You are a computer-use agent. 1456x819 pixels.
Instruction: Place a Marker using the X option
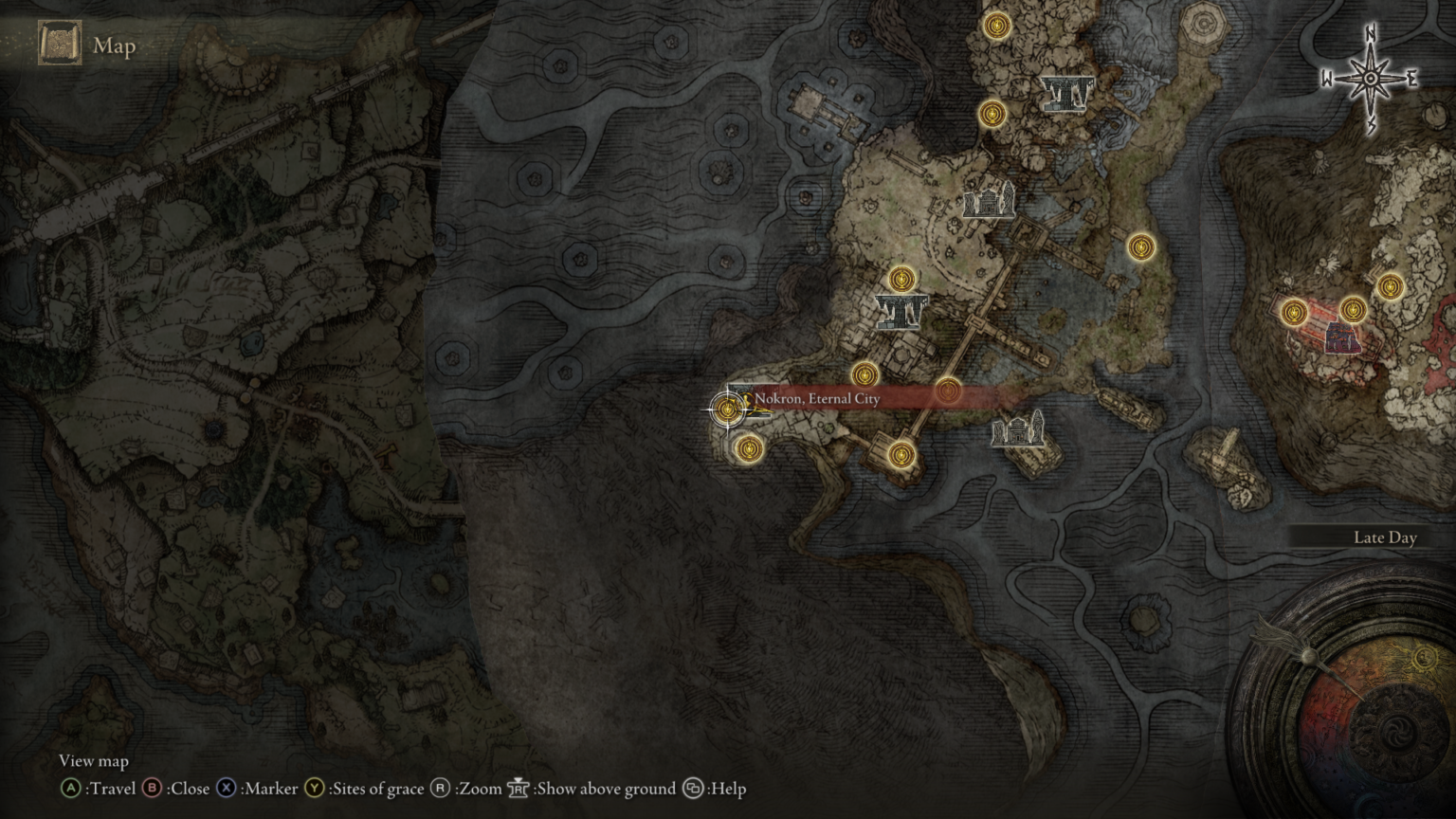coord(226,788)
